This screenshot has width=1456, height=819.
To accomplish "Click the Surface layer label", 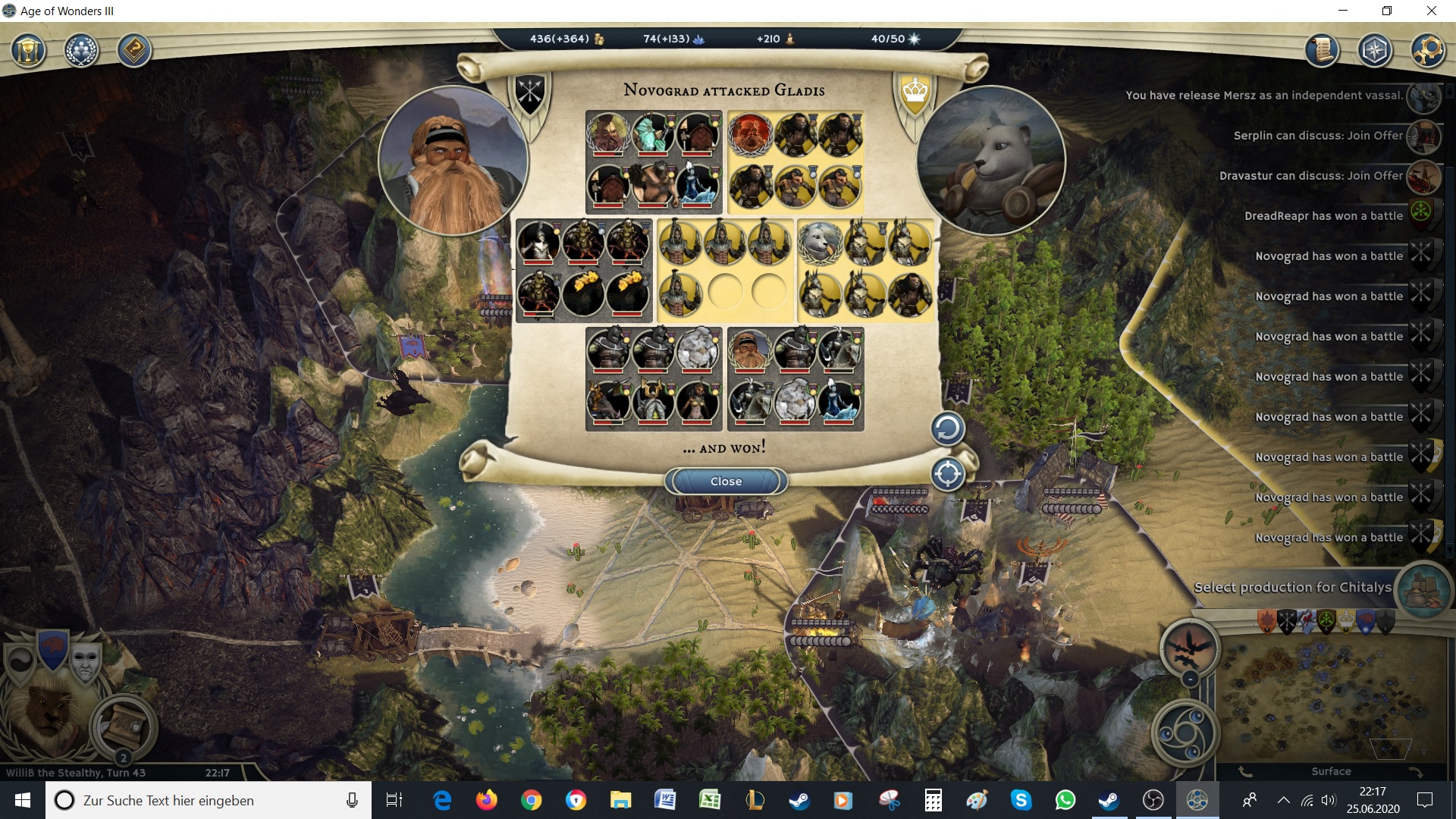I will pyautogui.click(x=1331, y=772).
